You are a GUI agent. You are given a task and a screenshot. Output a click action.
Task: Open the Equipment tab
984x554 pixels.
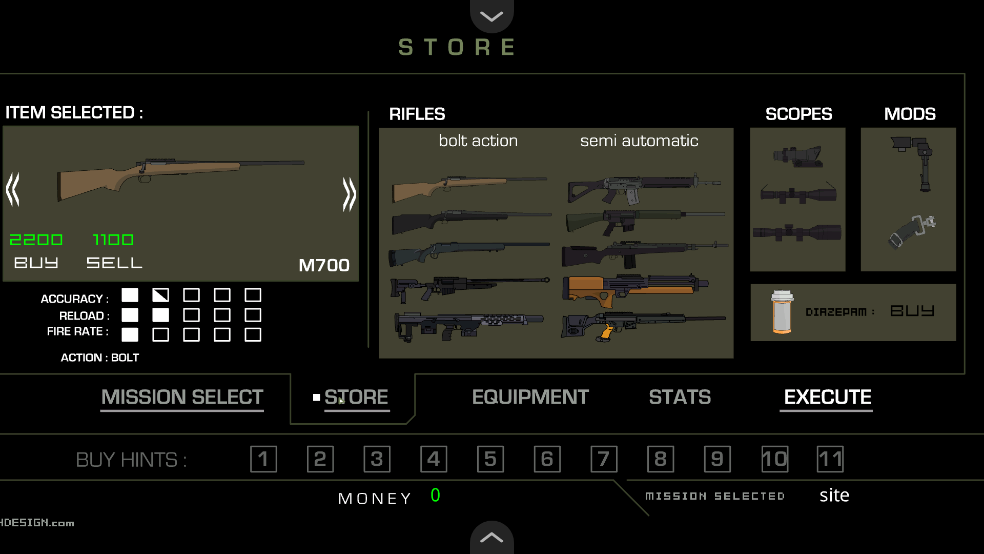530,397
